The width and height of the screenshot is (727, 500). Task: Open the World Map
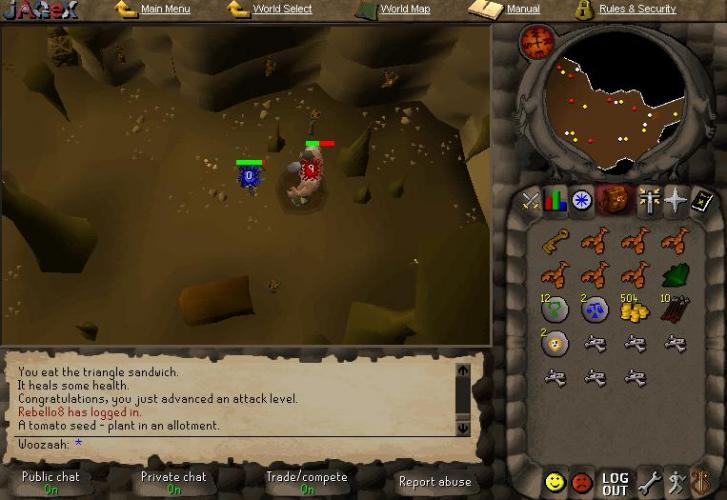tap(405, 9)
